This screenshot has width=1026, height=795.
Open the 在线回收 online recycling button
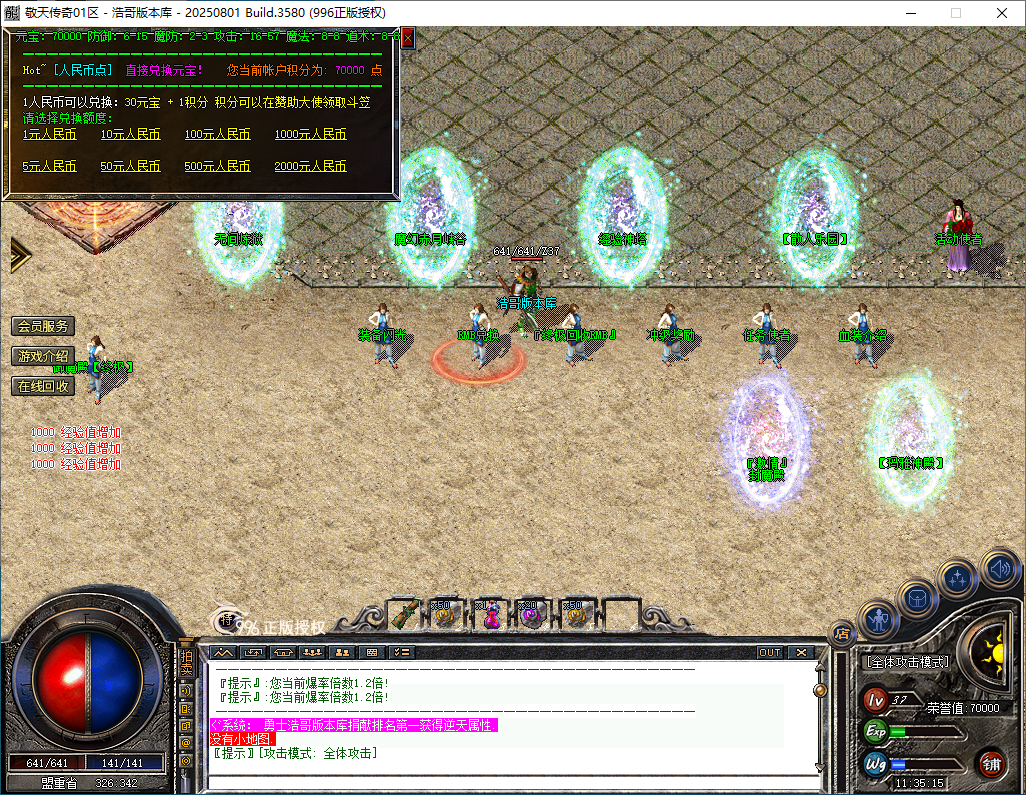43,386
